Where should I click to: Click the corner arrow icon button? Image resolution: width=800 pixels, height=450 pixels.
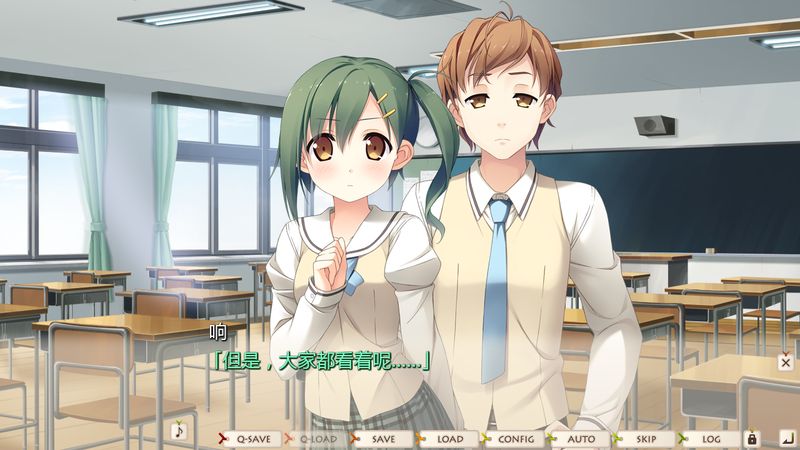786,437
